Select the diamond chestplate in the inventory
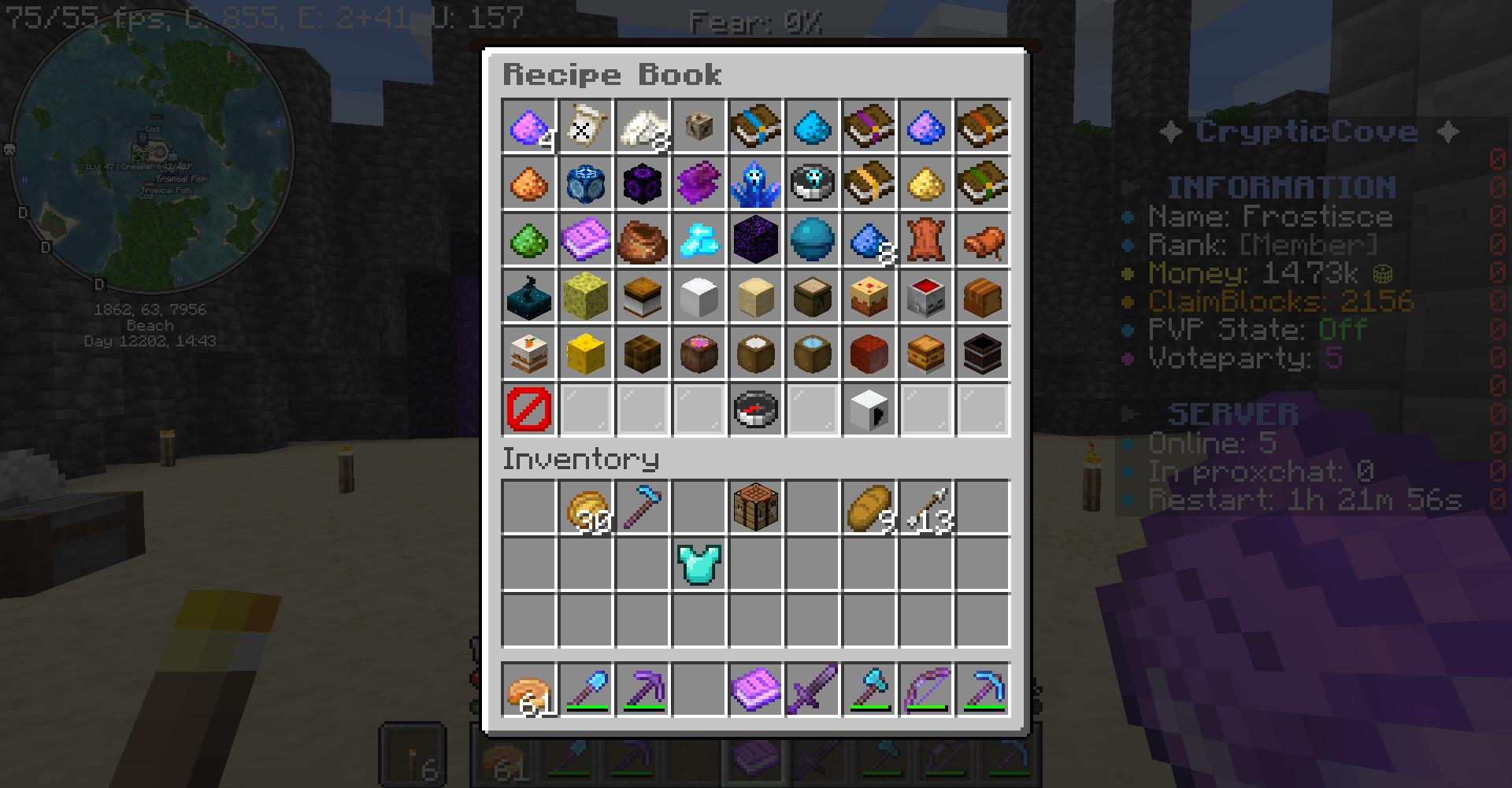Screen dimensions: 1512x788 (x=699, y=564)
